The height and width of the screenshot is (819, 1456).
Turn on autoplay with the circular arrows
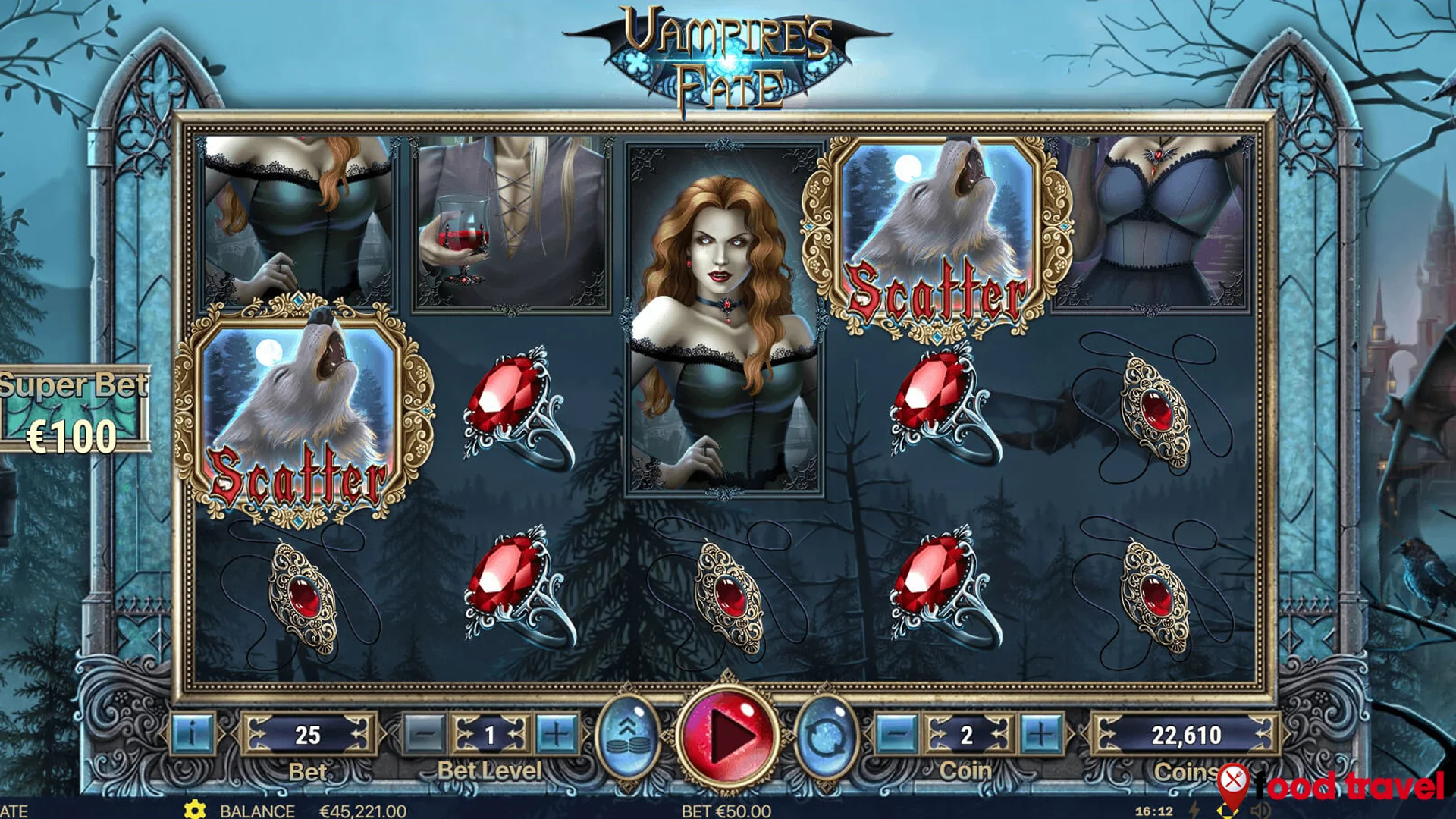[826, 736]
